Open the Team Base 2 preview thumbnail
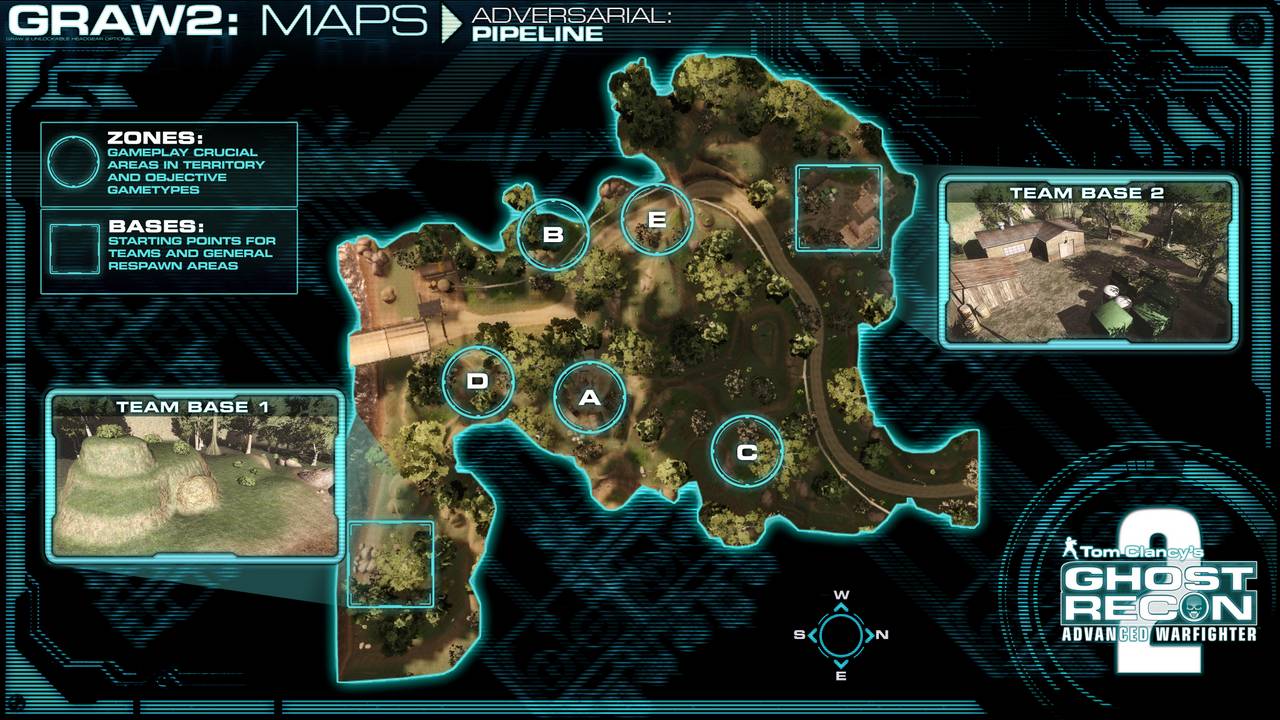 [1087, 262]
